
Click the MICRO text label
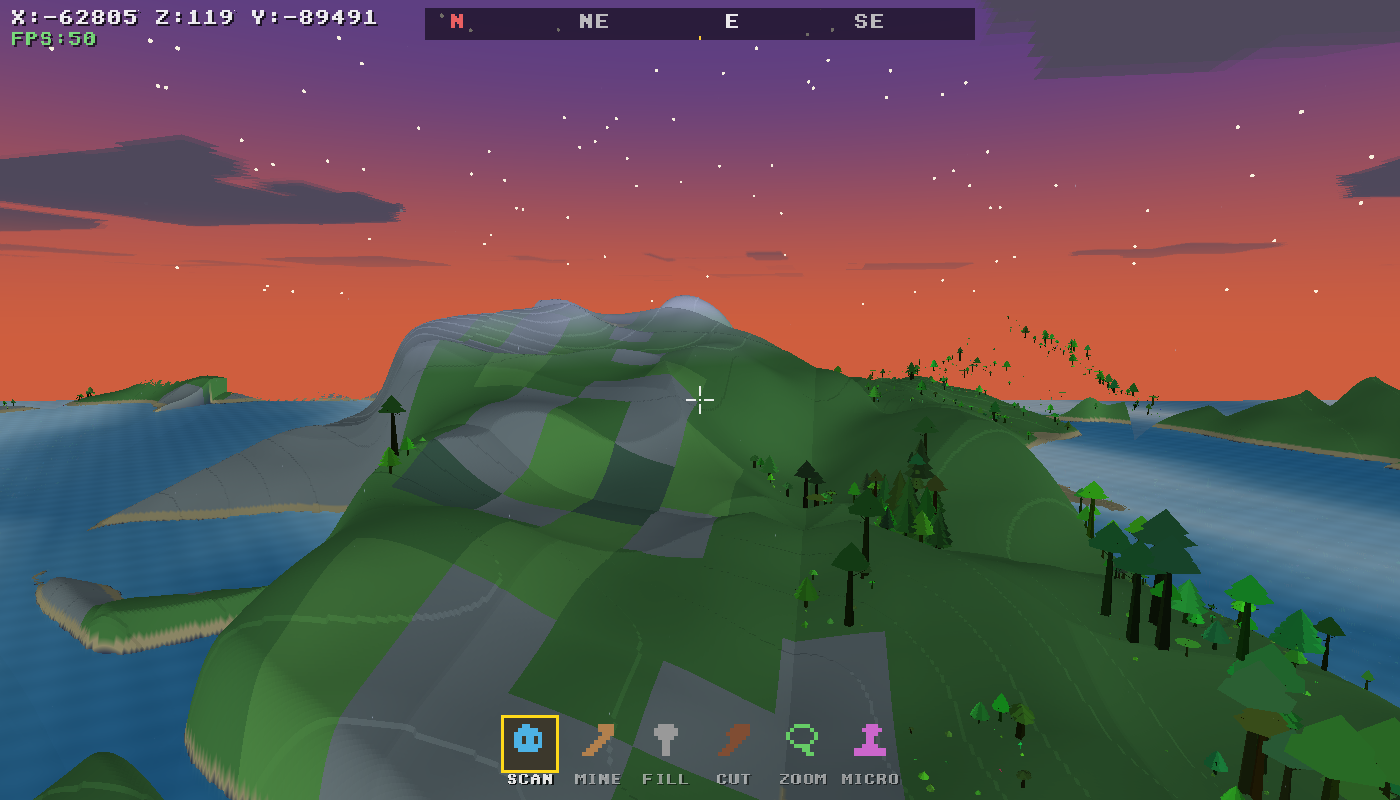click(x=869, y=778)
